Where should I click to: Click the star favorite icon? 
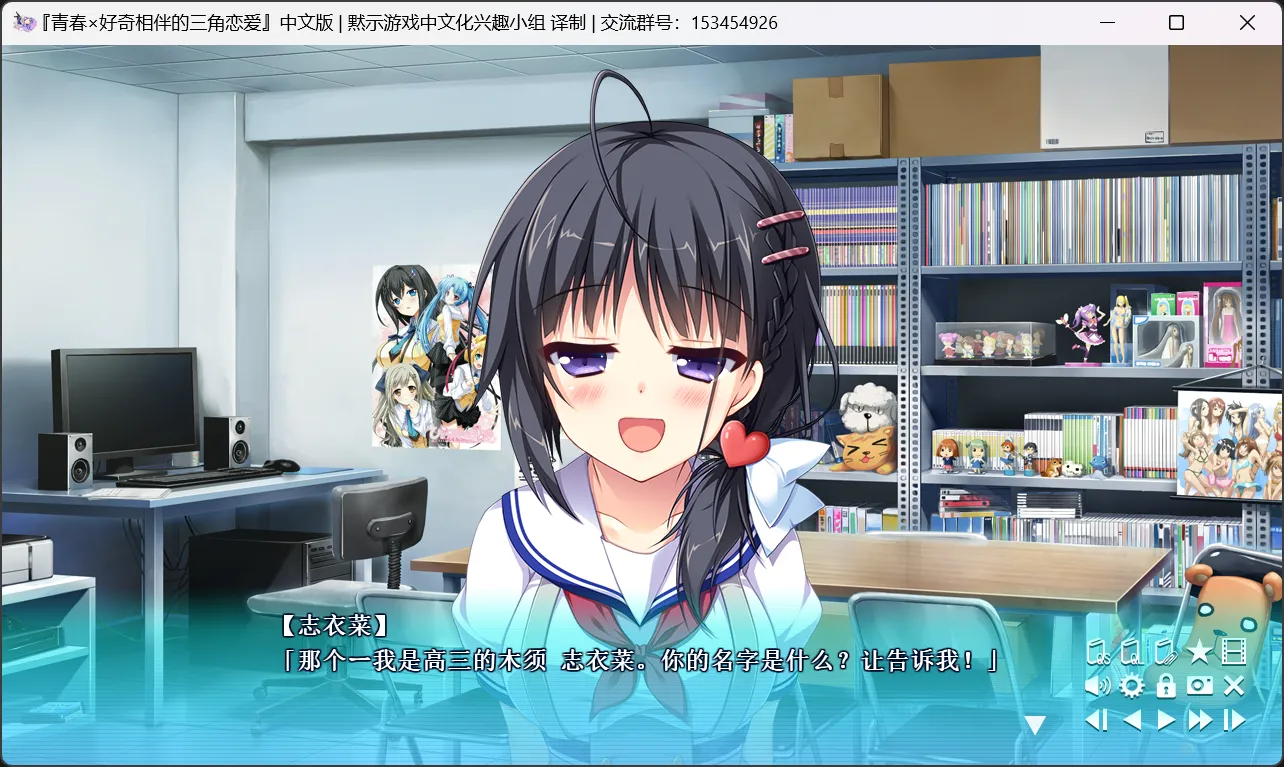(1199, 653)
